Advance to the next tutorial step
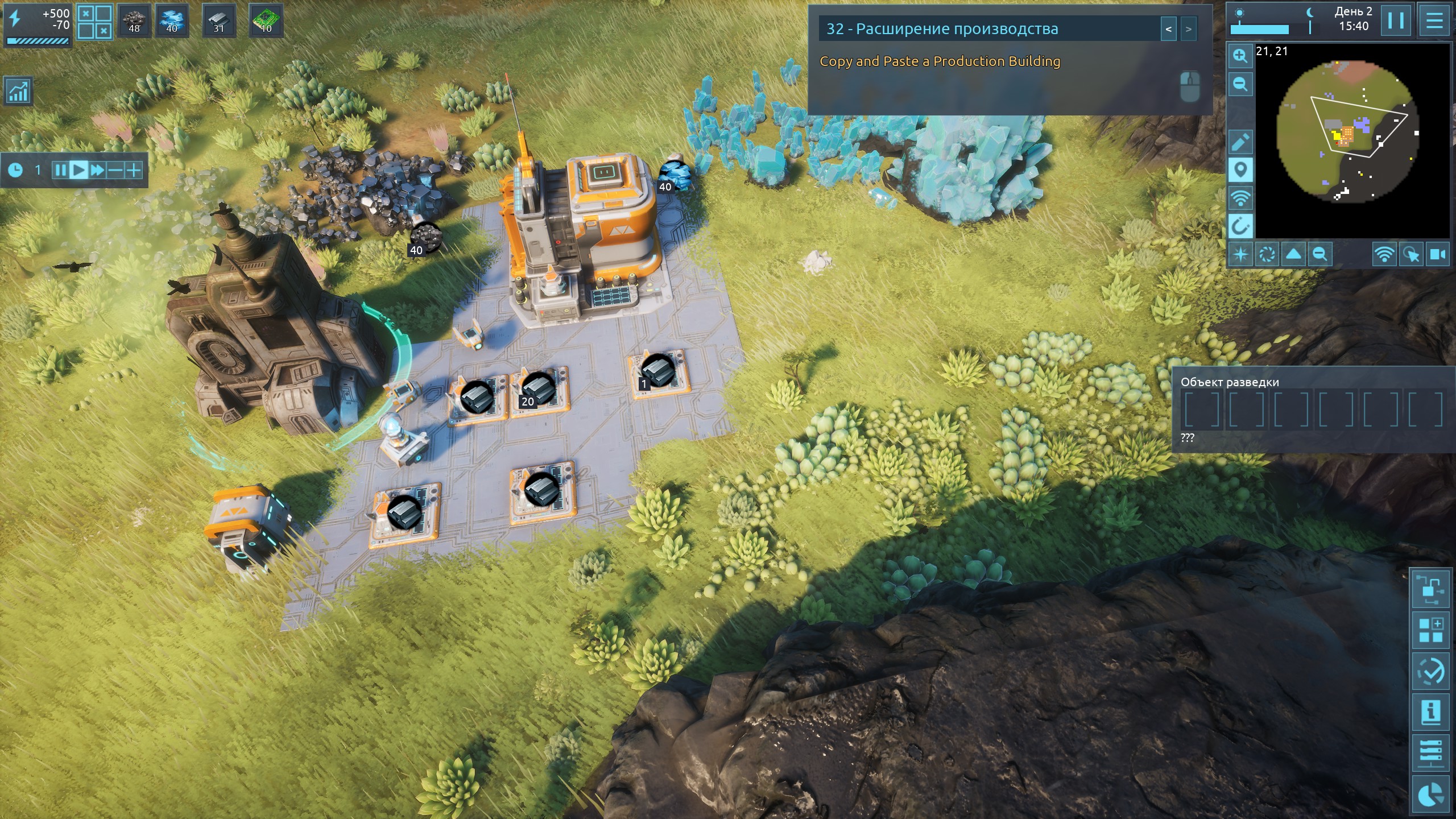Image resolution: width=1456 pixels, height=819 pixels. [1188, 29]
